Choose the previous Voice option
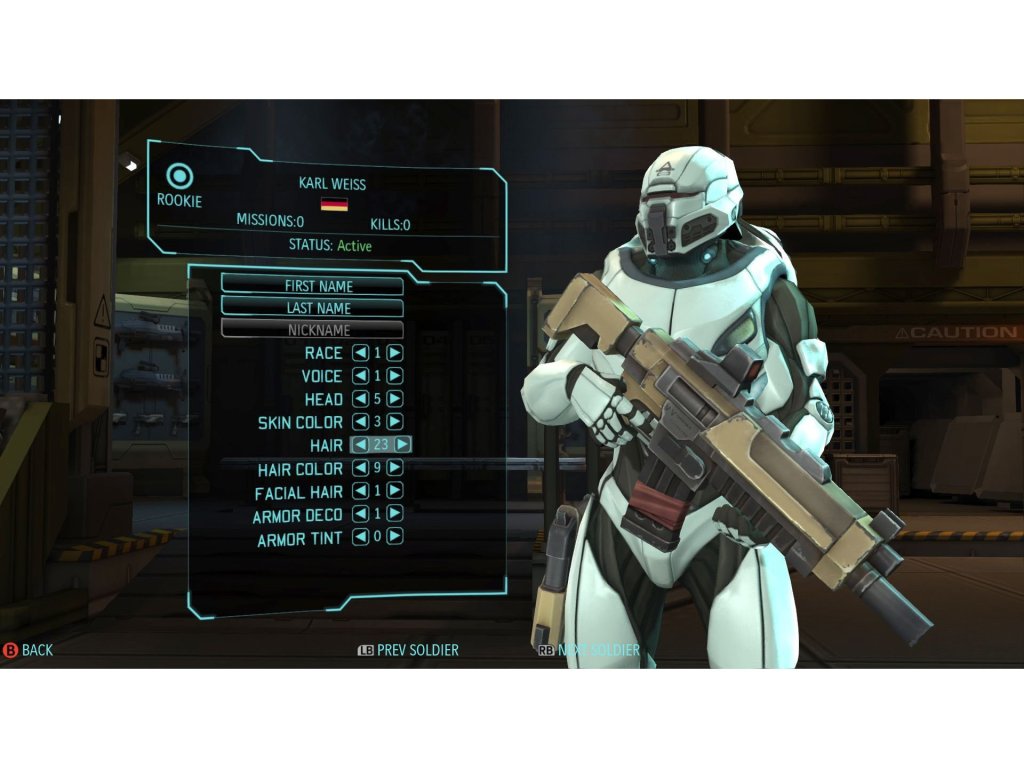 (x=361, y=376)
